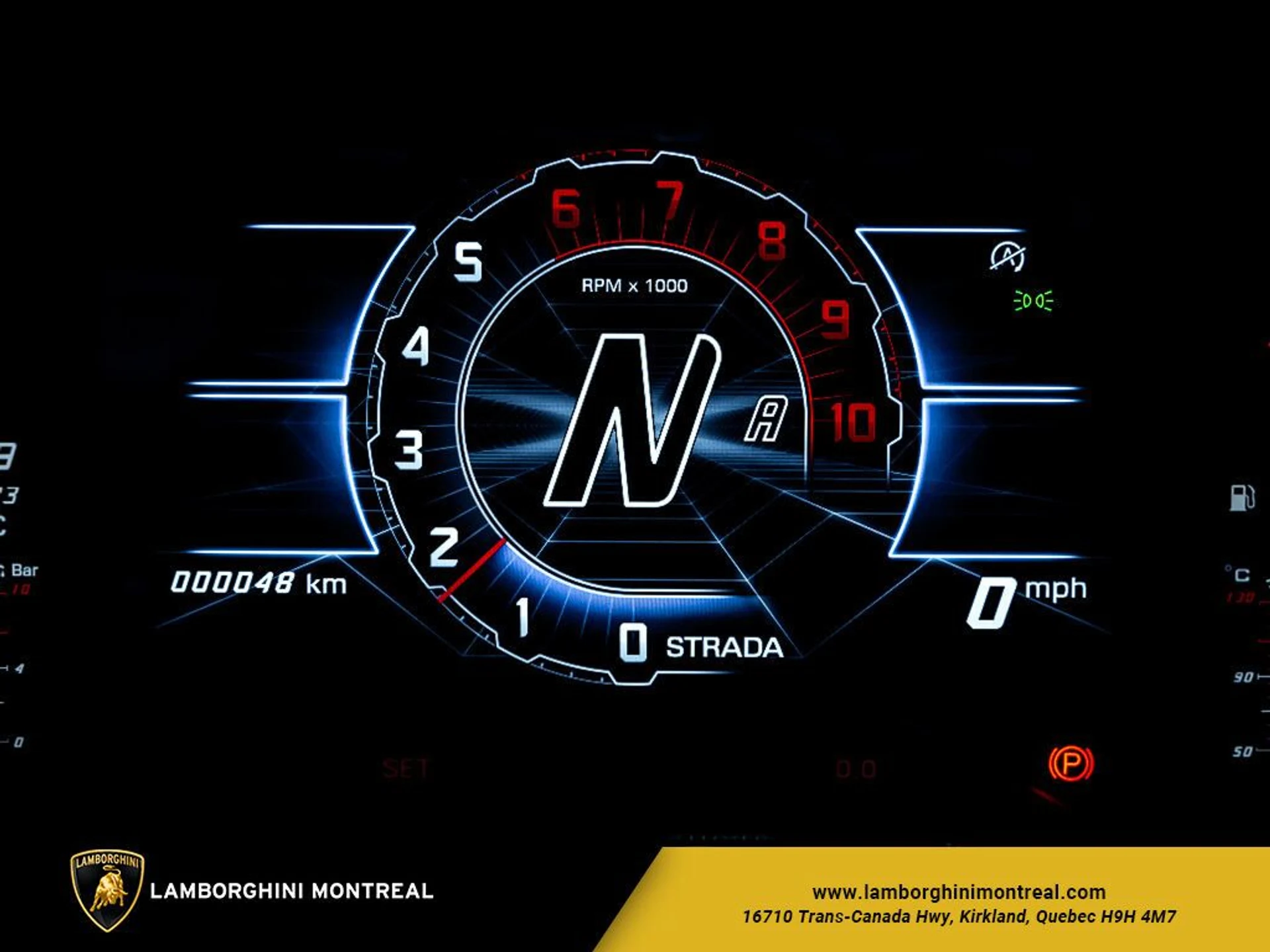Toggle the auto start-stop icon
This screenshot has width=1270, height=952.
(x=1007, y=257)
